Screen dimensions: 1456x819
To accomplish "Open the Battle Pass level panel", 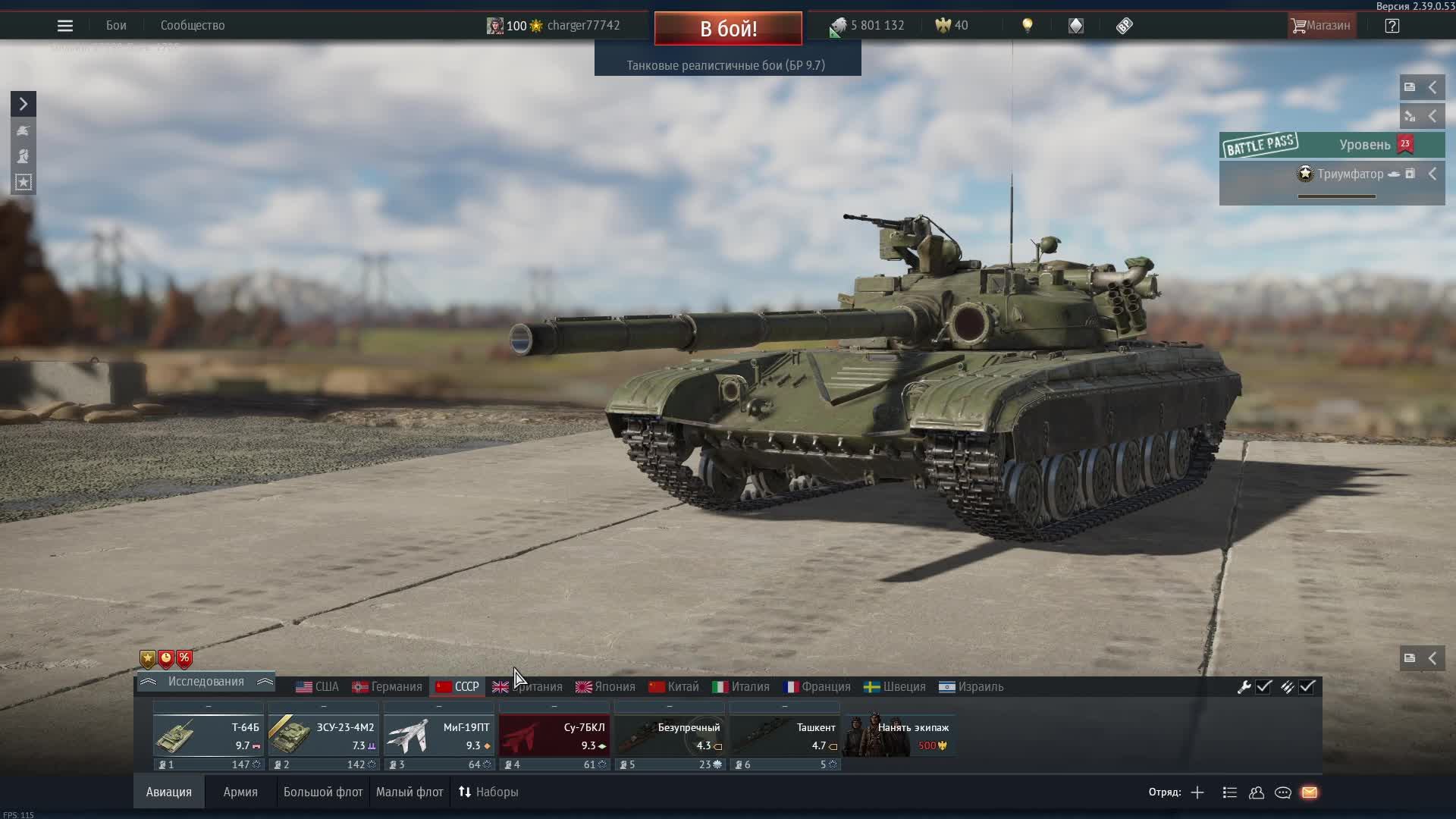I will tap(1332, 145).
